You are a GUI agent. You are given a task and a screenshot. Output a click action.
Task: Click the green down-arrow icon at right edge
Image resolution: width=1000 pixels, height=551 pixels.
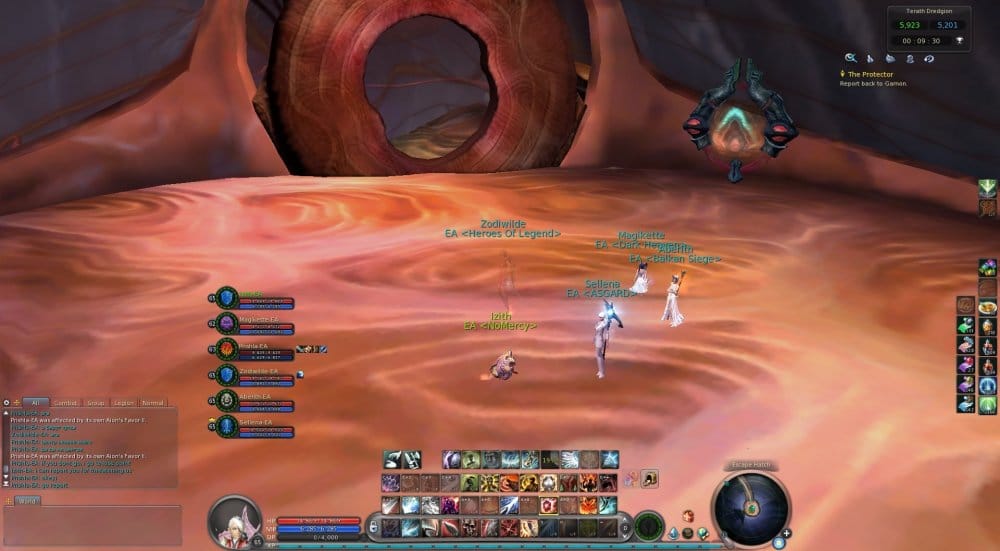click(988, 187)
